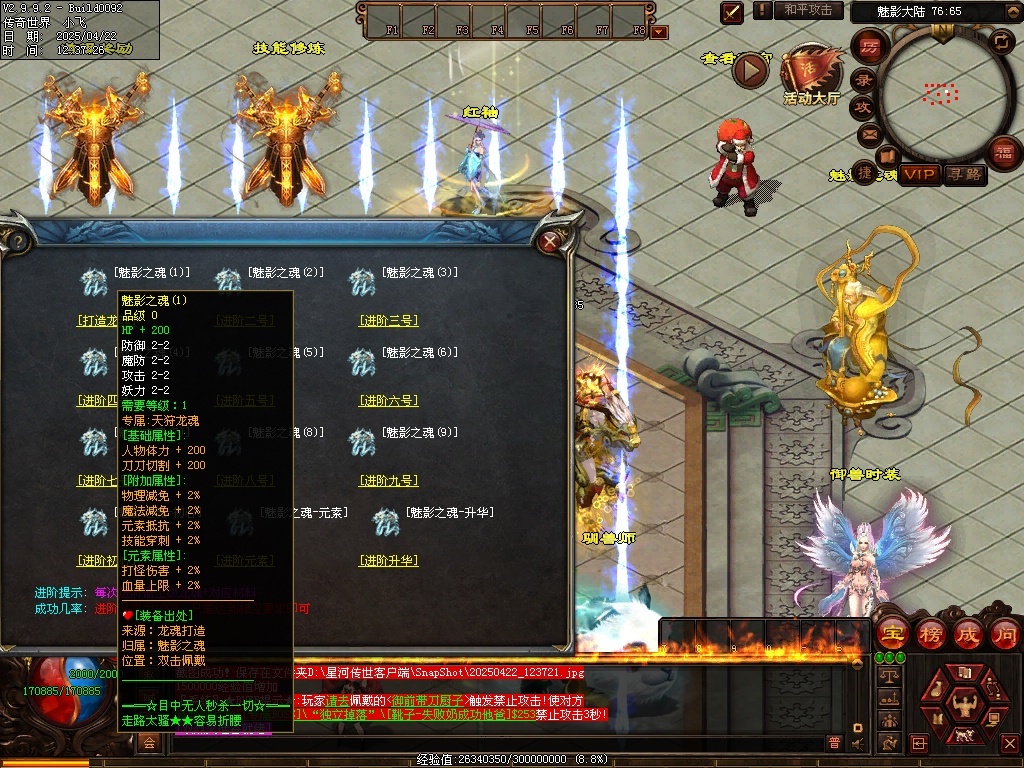The image size is (1024, 768).
Task: Click the 福 welfare button by minimap
Action: (1002, 152)
